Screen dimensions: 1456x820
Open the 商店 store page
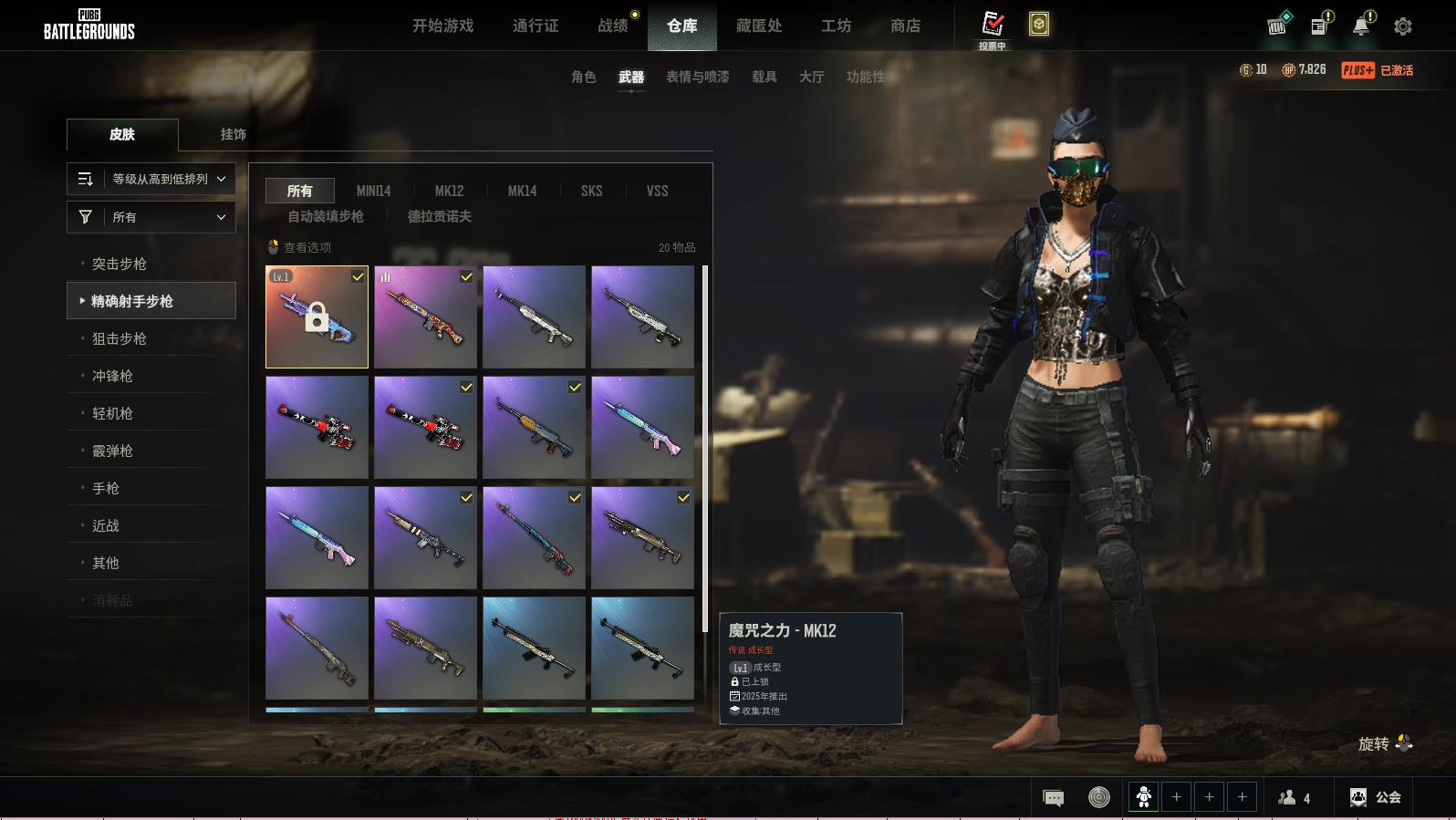click(x=905, y=26)
